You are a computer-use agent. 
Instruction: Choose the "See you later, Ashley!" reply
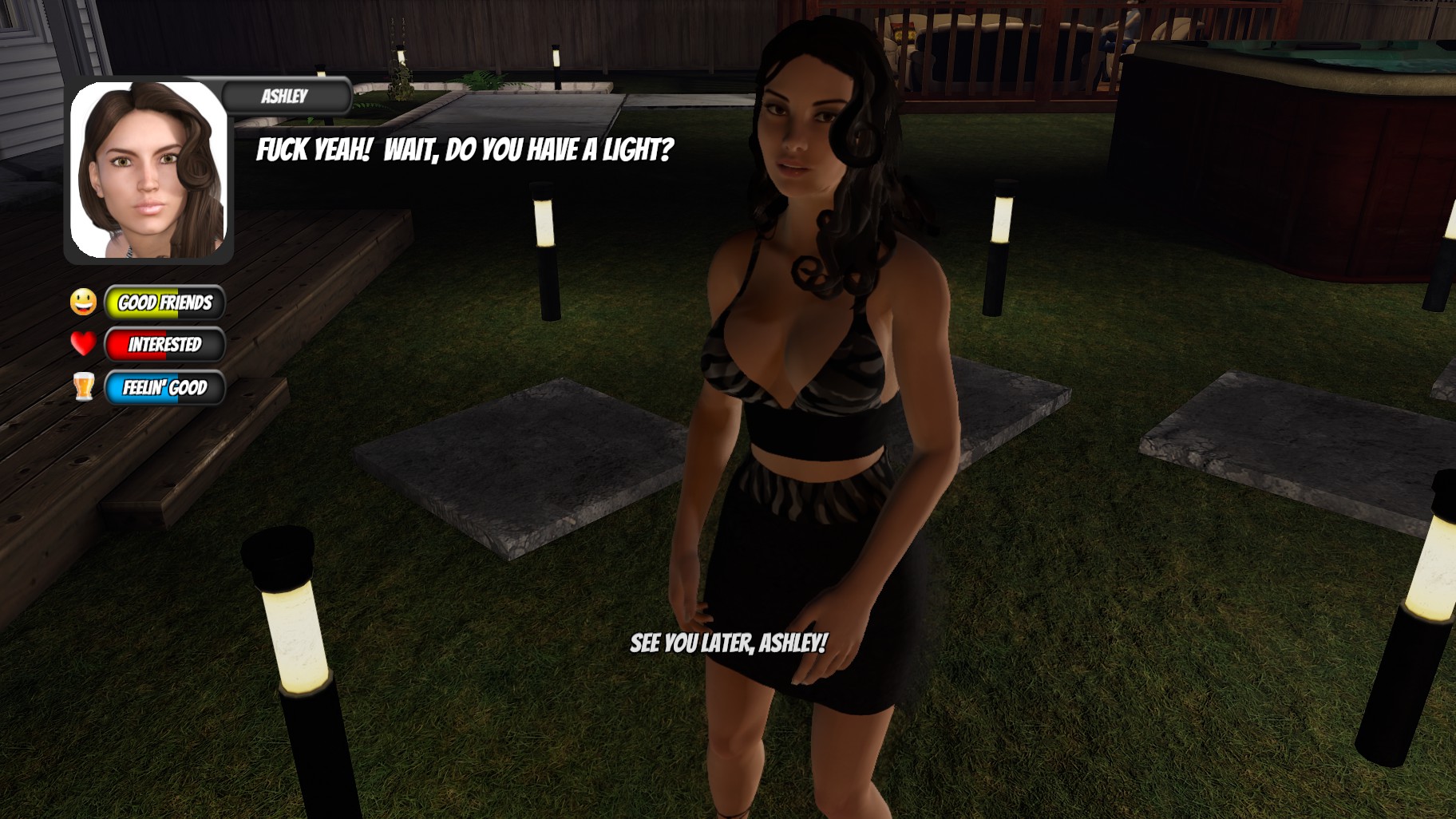click(x=728, y=643)
